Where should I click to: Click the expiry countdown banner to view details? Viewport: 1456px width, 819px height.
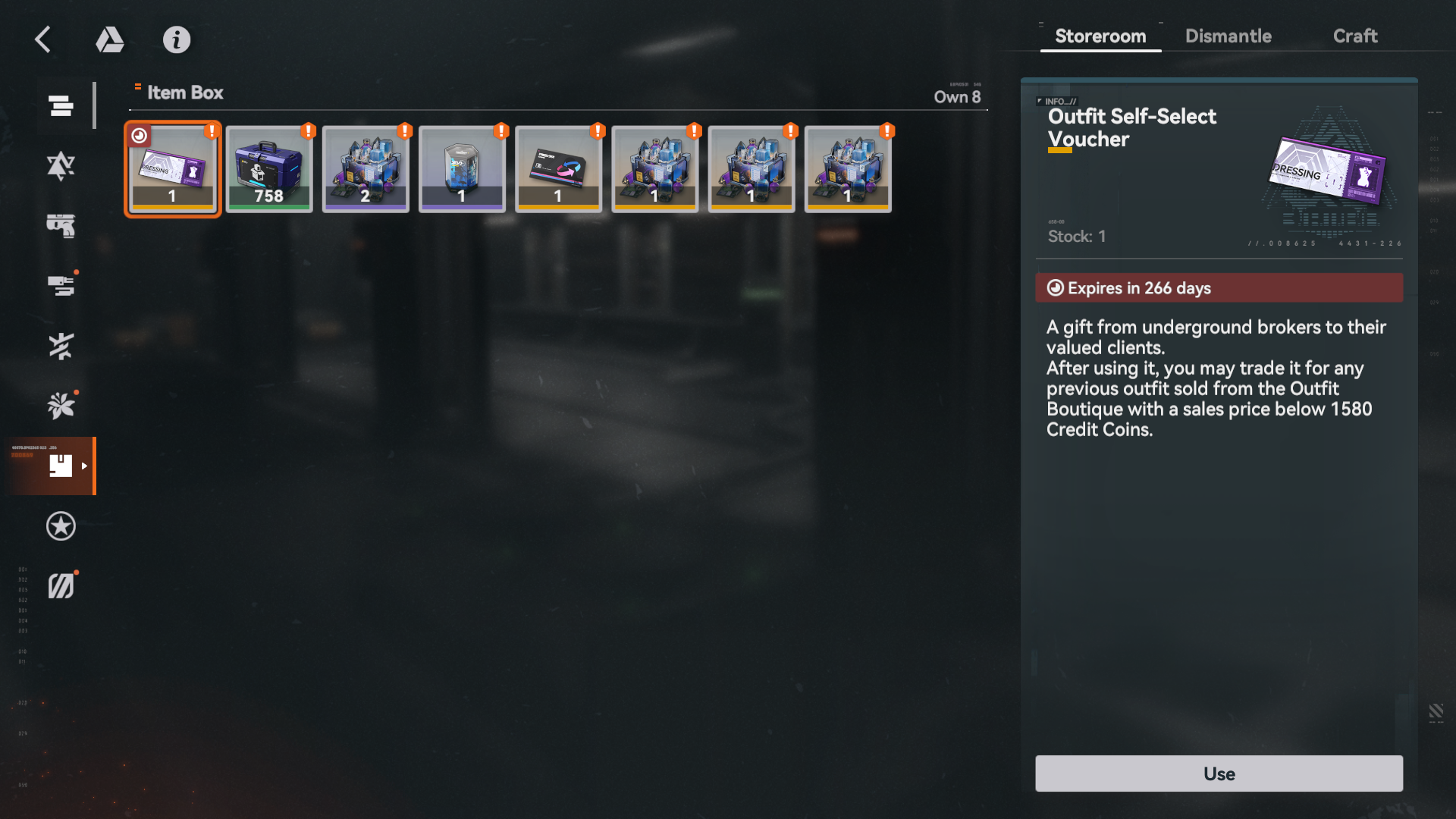(1218, 287)
